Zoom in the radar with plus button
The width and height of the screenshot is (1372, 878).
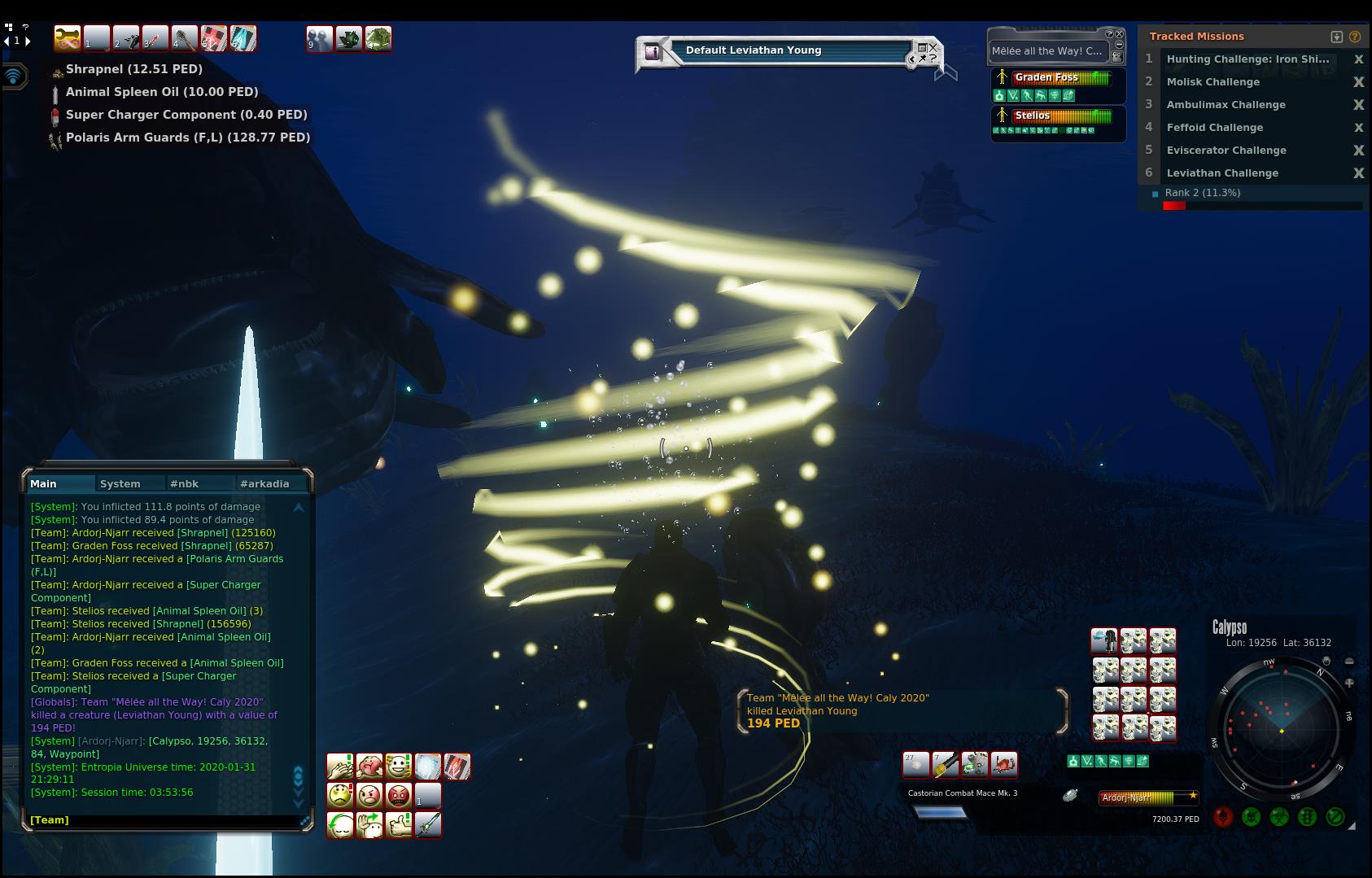(1349, 684)
